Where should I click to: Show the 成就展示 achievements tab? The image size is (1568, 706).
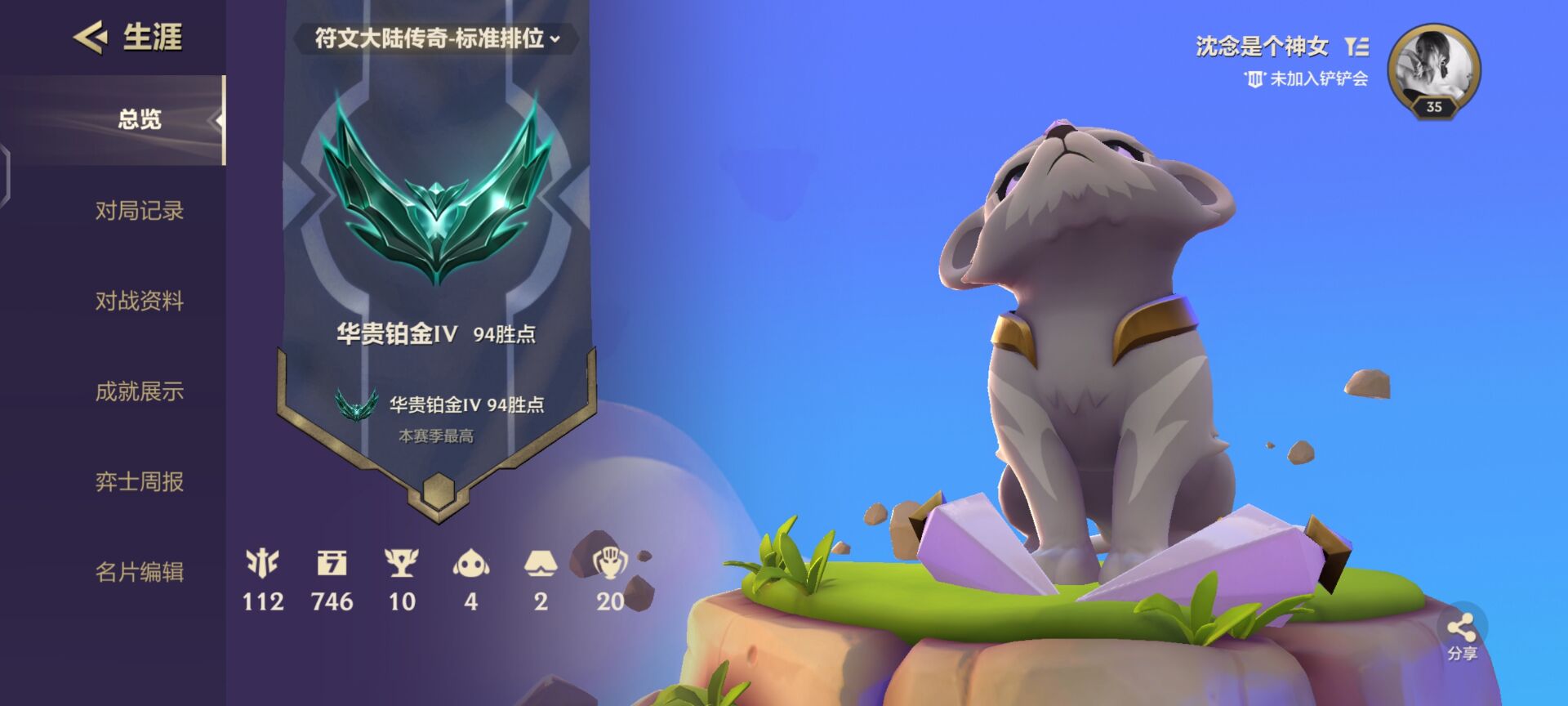coord(139,392)
